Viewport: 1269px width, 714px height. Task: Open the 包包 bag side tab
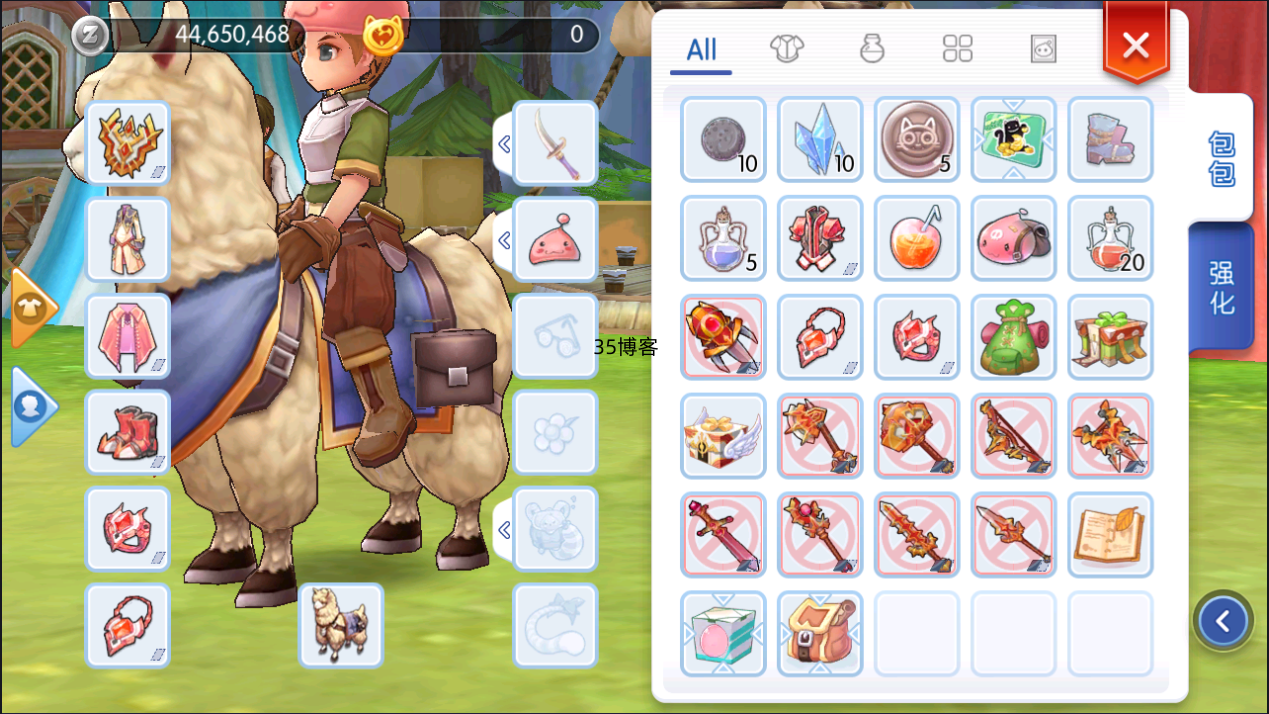tap(1221, 158)
